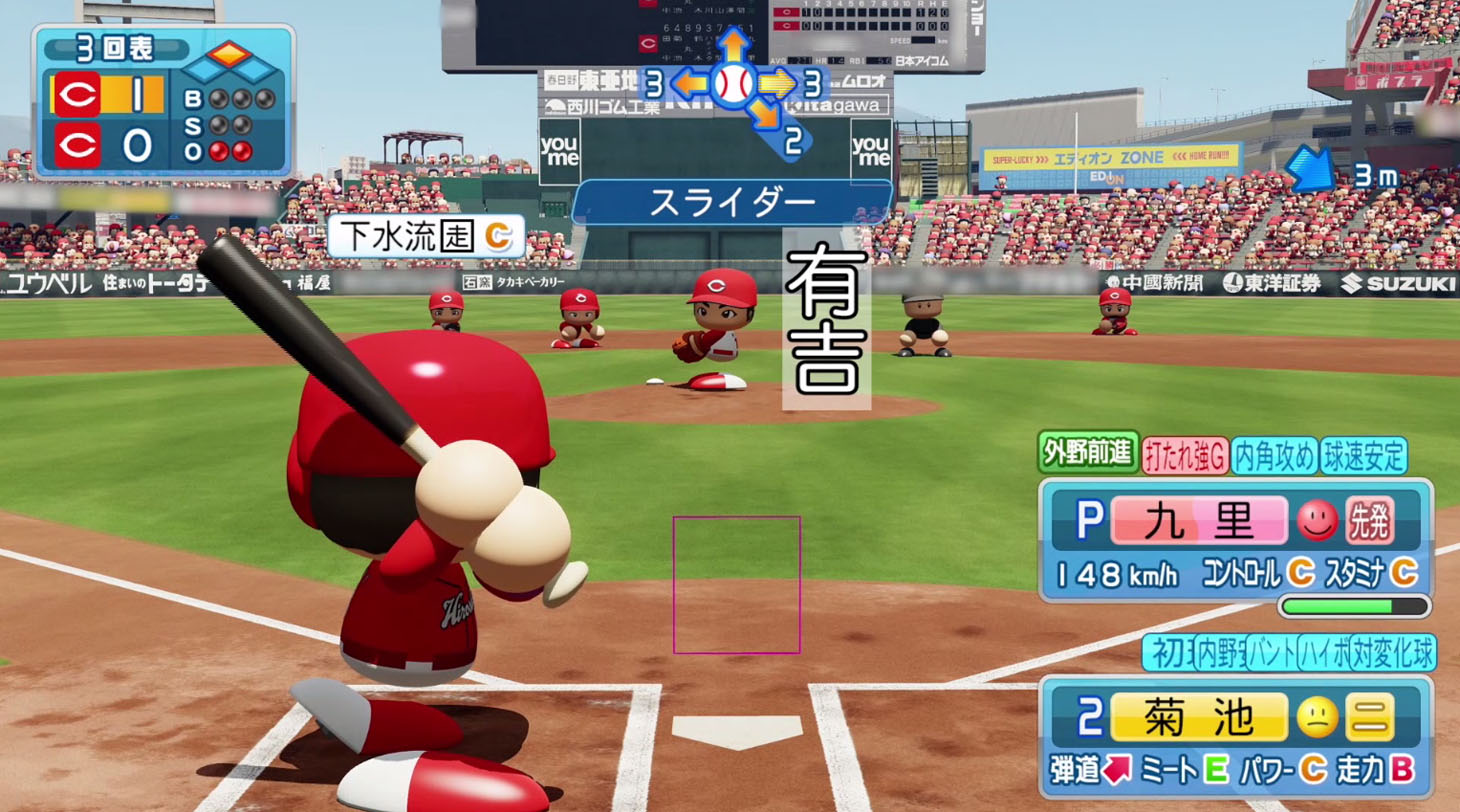Select the green 外野前進 tag
This screenshot has height=812, width=1460.
[1088, 454]
